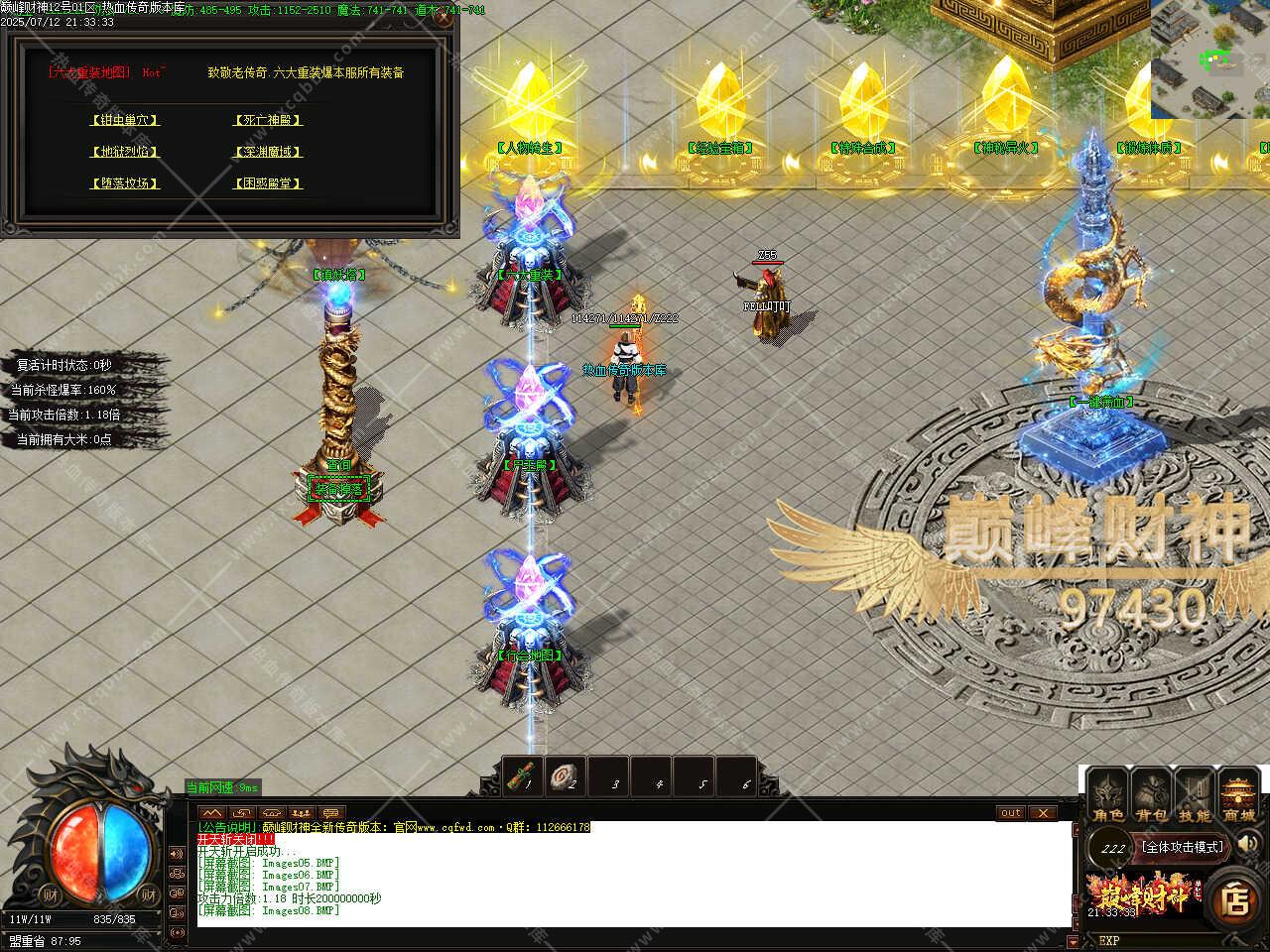Click the round 店 shop button
This screenshot has width=1270, height=952.
(1235, 900)
